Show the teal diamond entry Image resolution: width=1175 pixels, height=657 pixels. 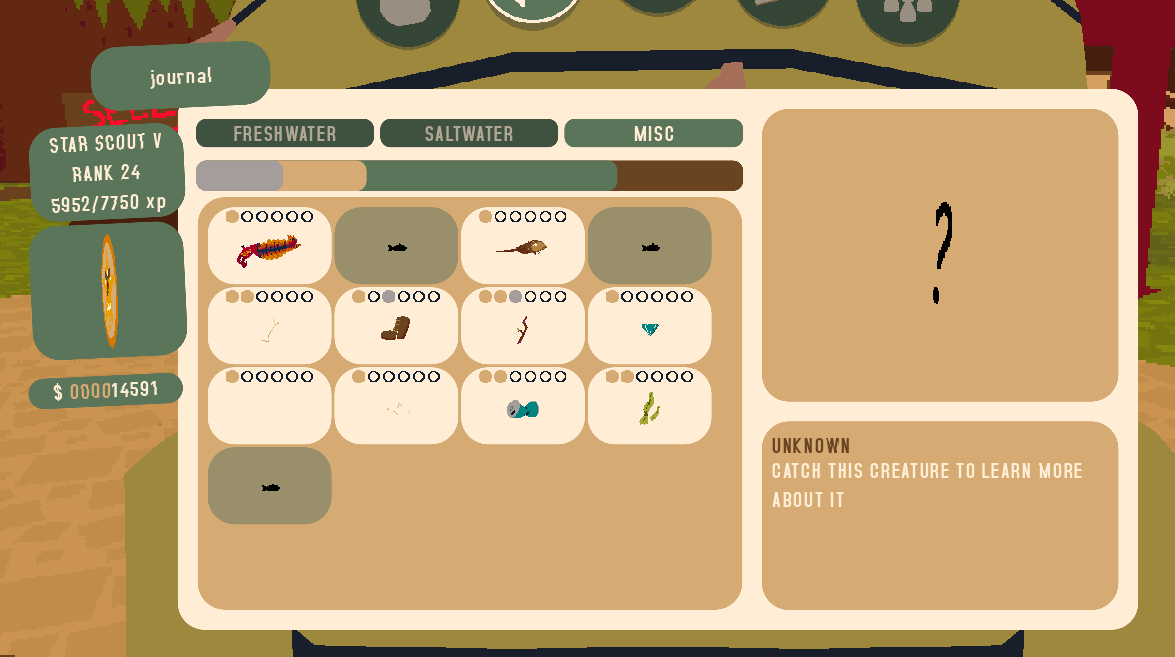650,327
